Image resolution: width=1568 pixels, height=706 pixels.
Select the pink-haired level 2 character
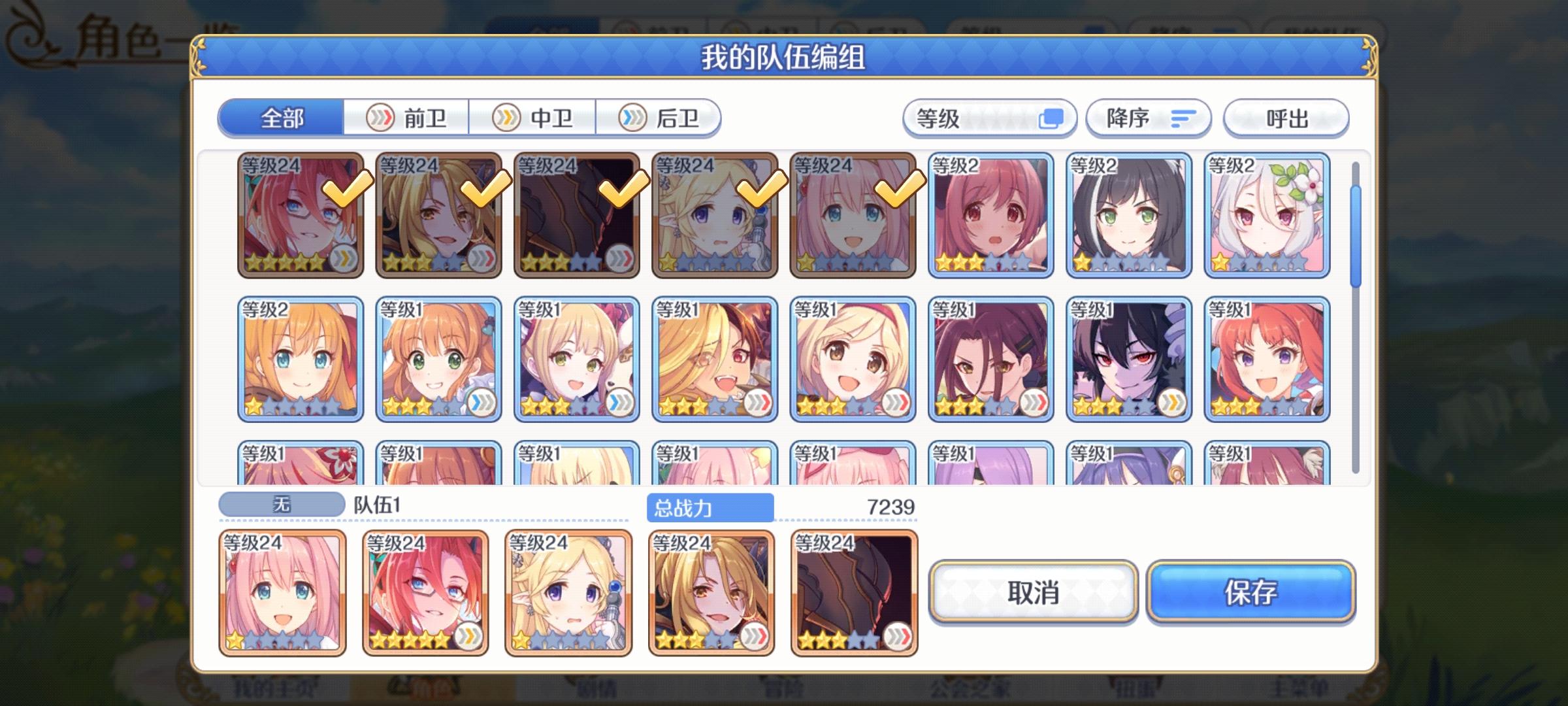(x=992, y=216)
